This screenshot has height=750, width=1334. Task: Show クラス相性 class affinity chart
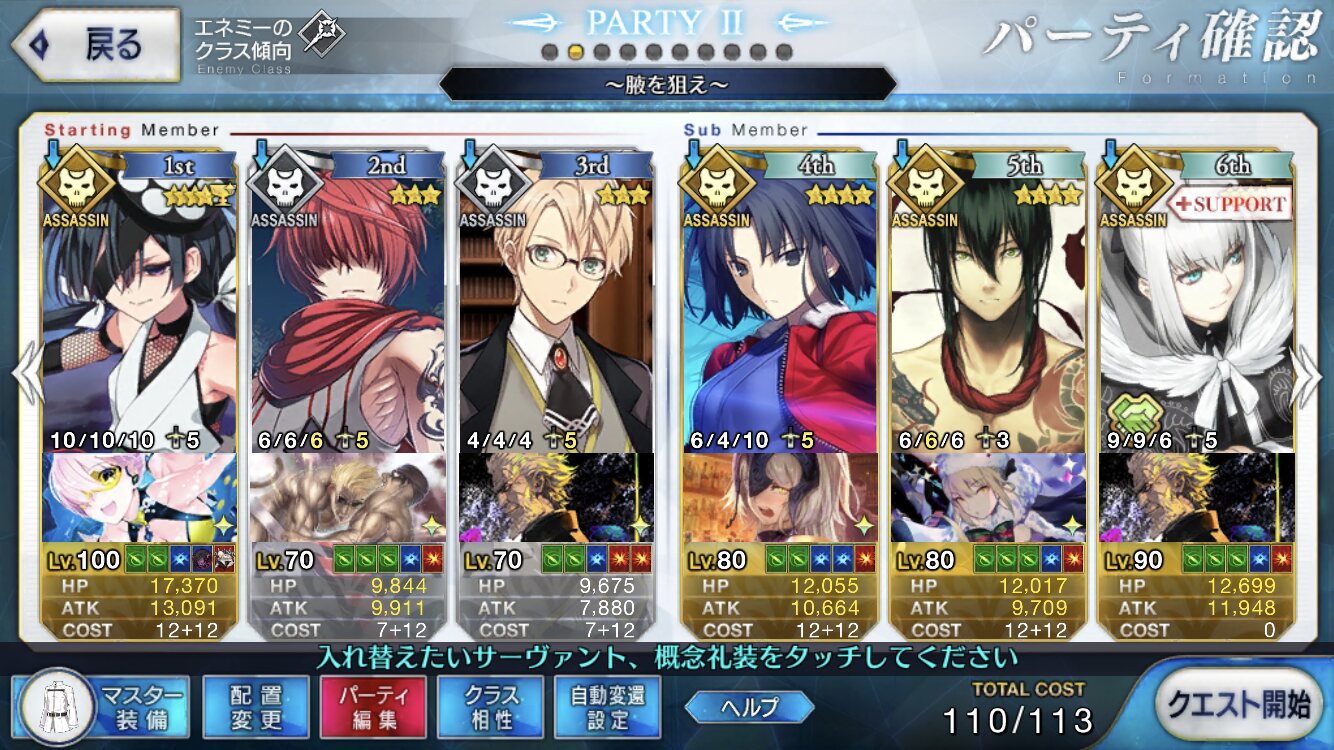coord(490,706)
